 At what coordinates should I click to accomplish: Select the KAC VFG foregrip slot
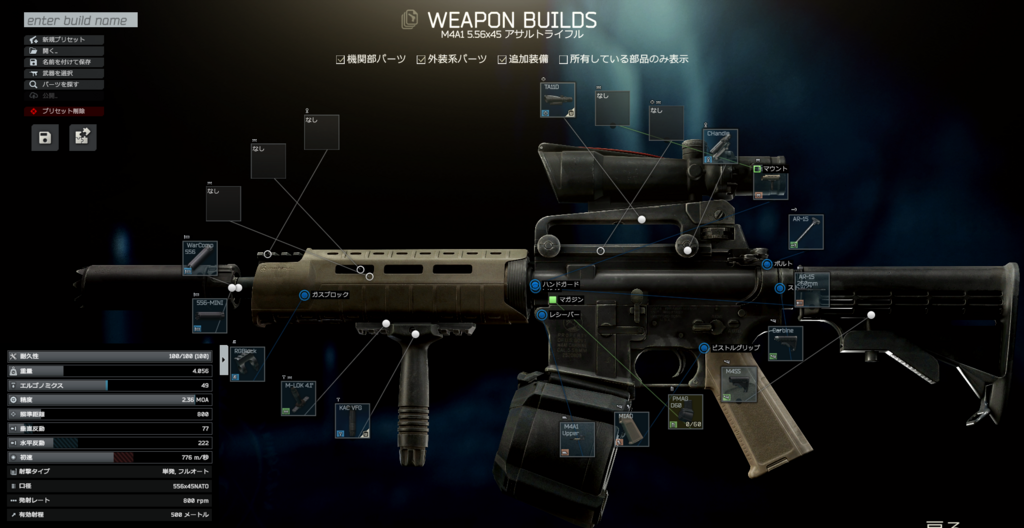352,421
